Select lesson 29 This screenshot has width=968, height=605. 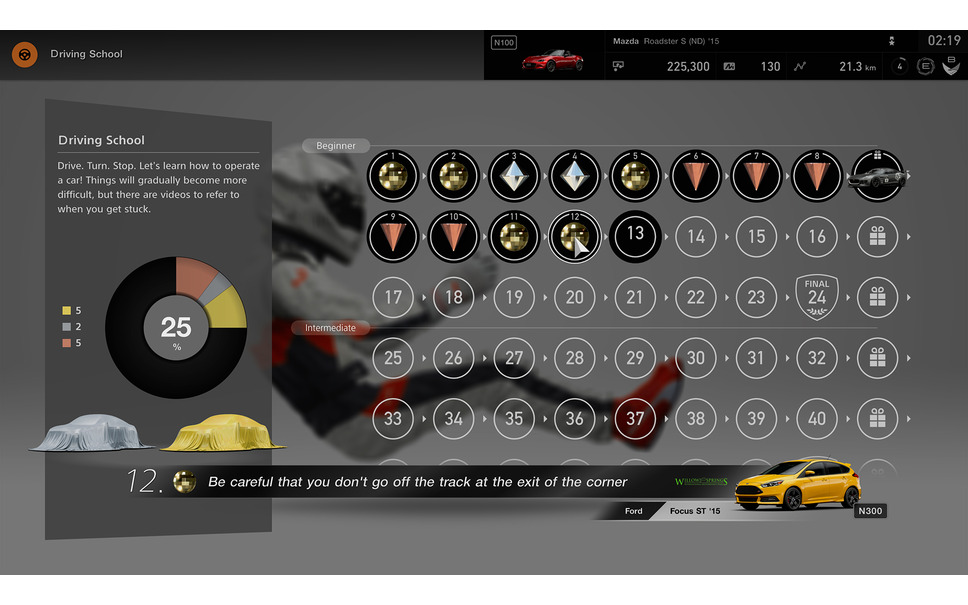[x=635, y=358]
